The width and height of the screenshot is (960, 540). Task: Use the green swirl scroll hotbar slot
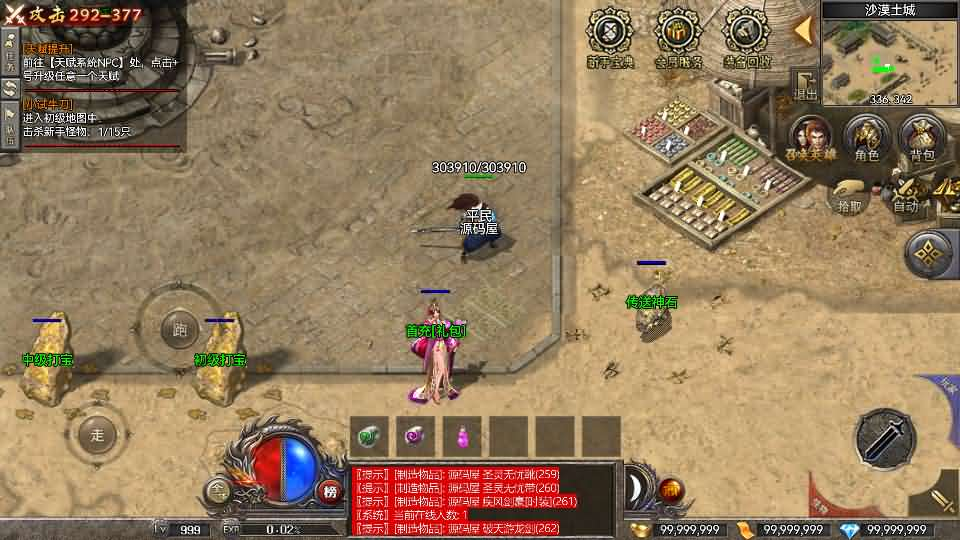(x=371, y=436)
